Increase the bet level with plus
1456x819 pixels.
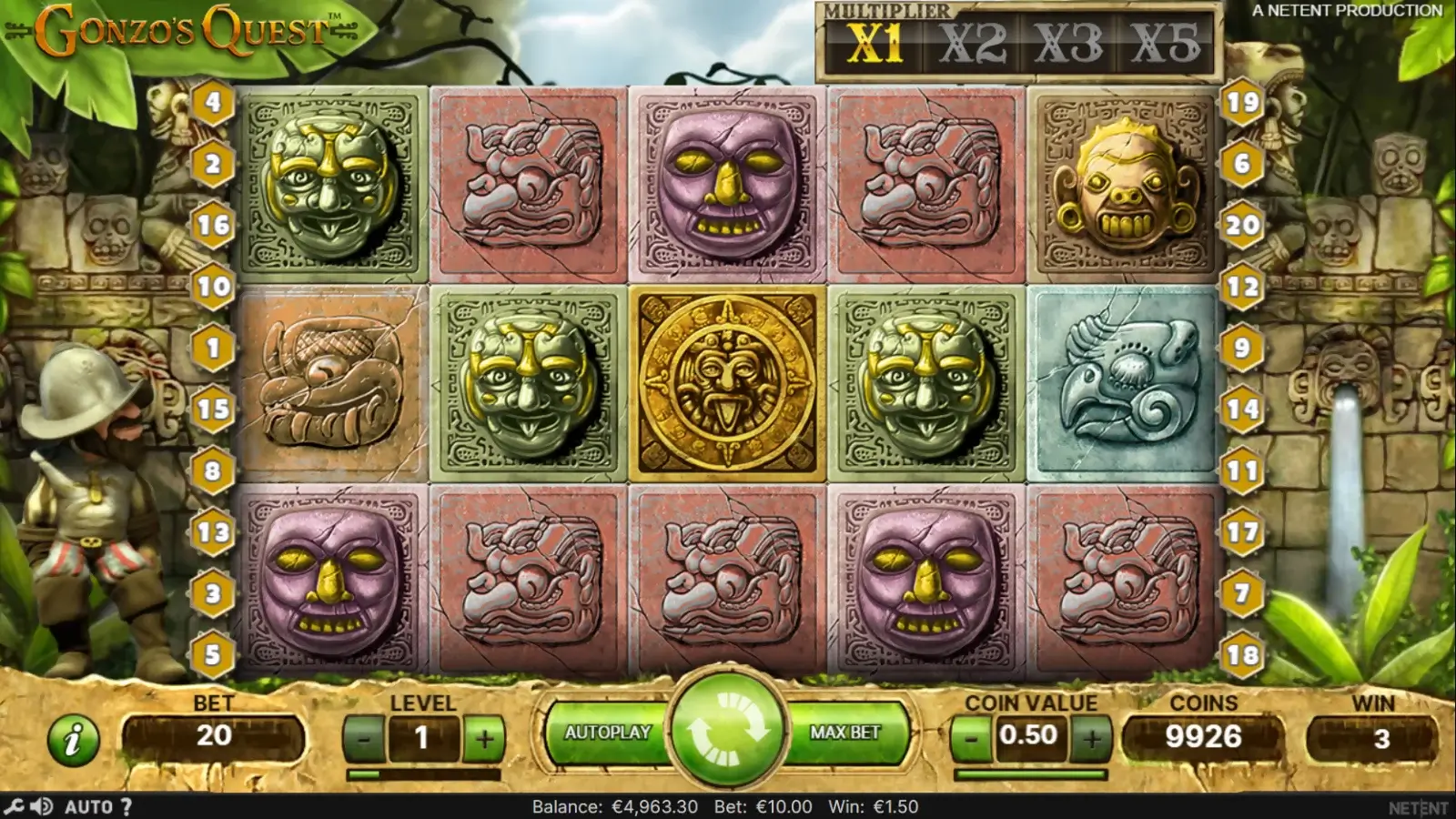pos(483,738)
